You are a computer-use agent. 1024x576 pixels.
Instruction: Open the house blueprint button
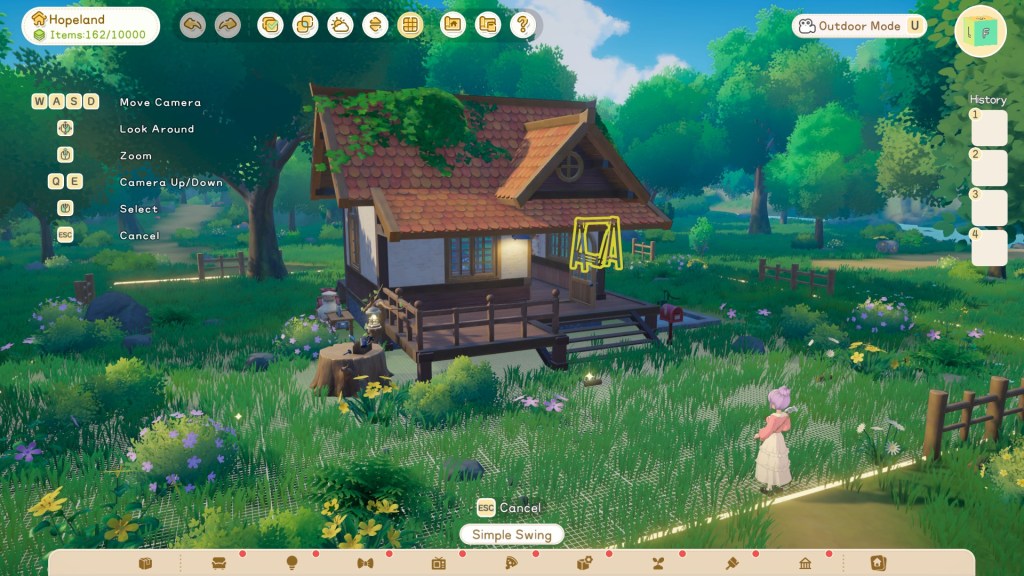[x=453, y=26]
